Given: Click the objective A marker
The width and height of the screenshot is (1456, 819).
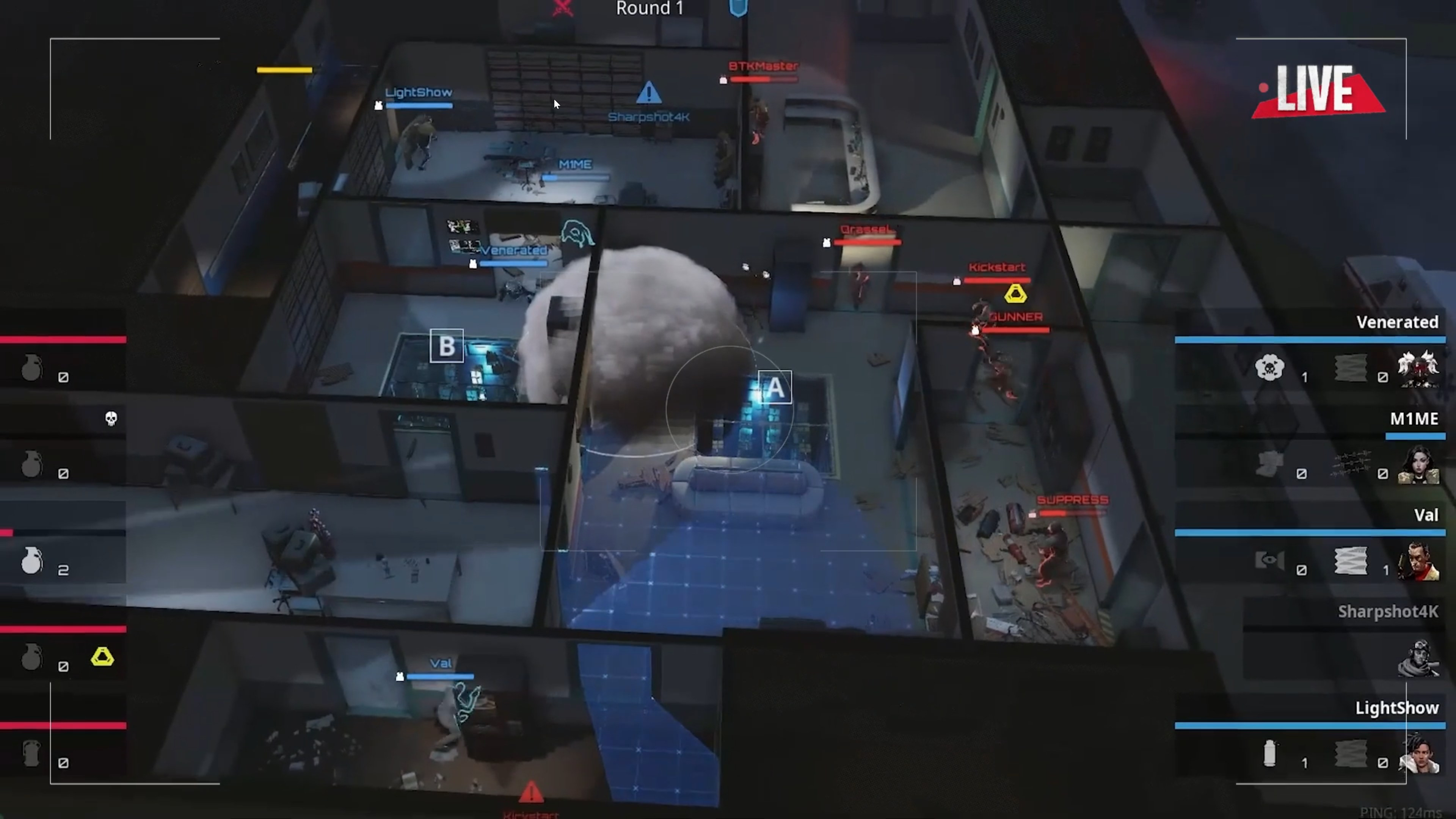Looking at the screenshot, I should [x=774, y=388].
